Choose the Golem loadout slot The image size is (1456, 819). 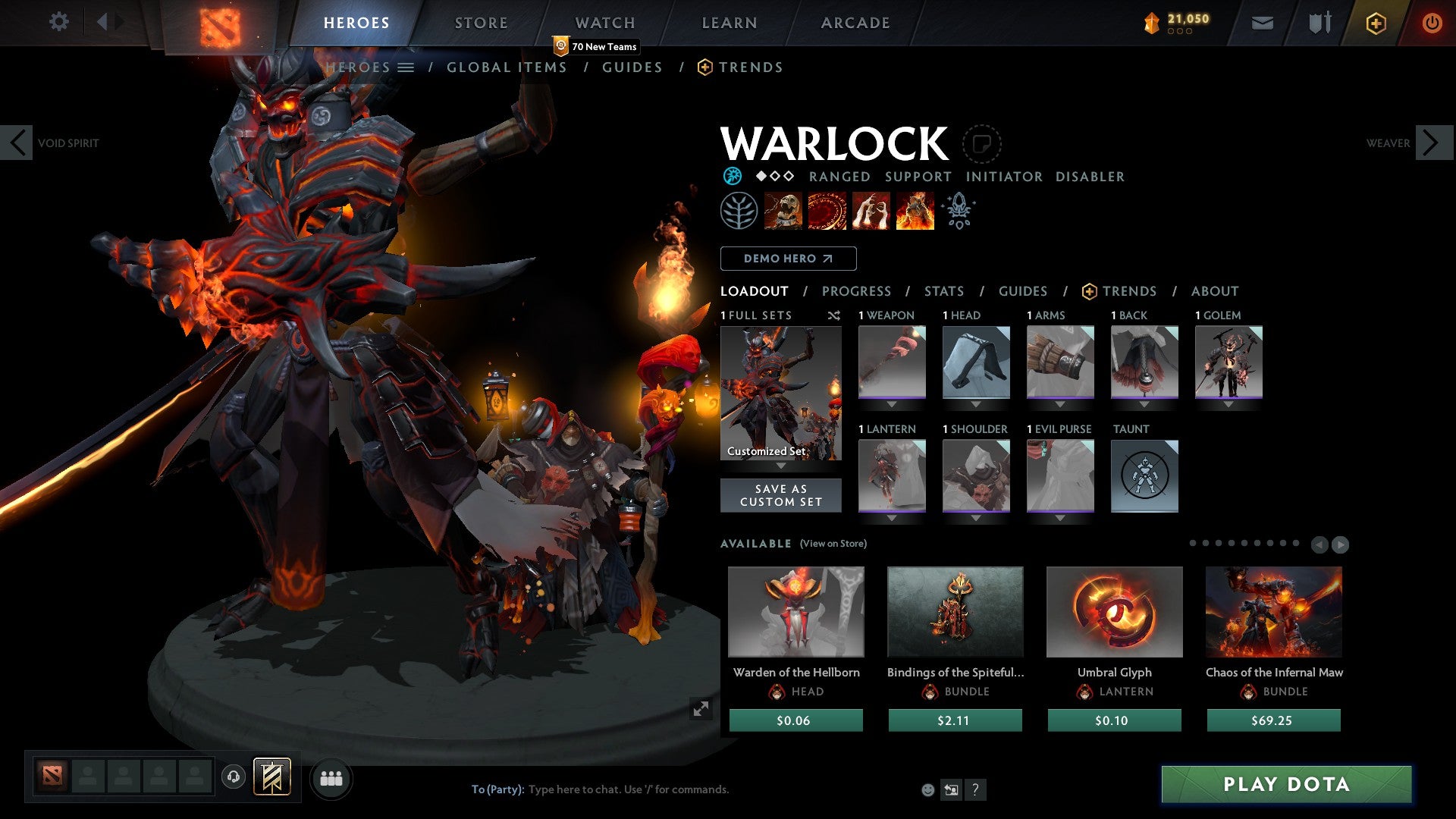tap(1228, 362)
